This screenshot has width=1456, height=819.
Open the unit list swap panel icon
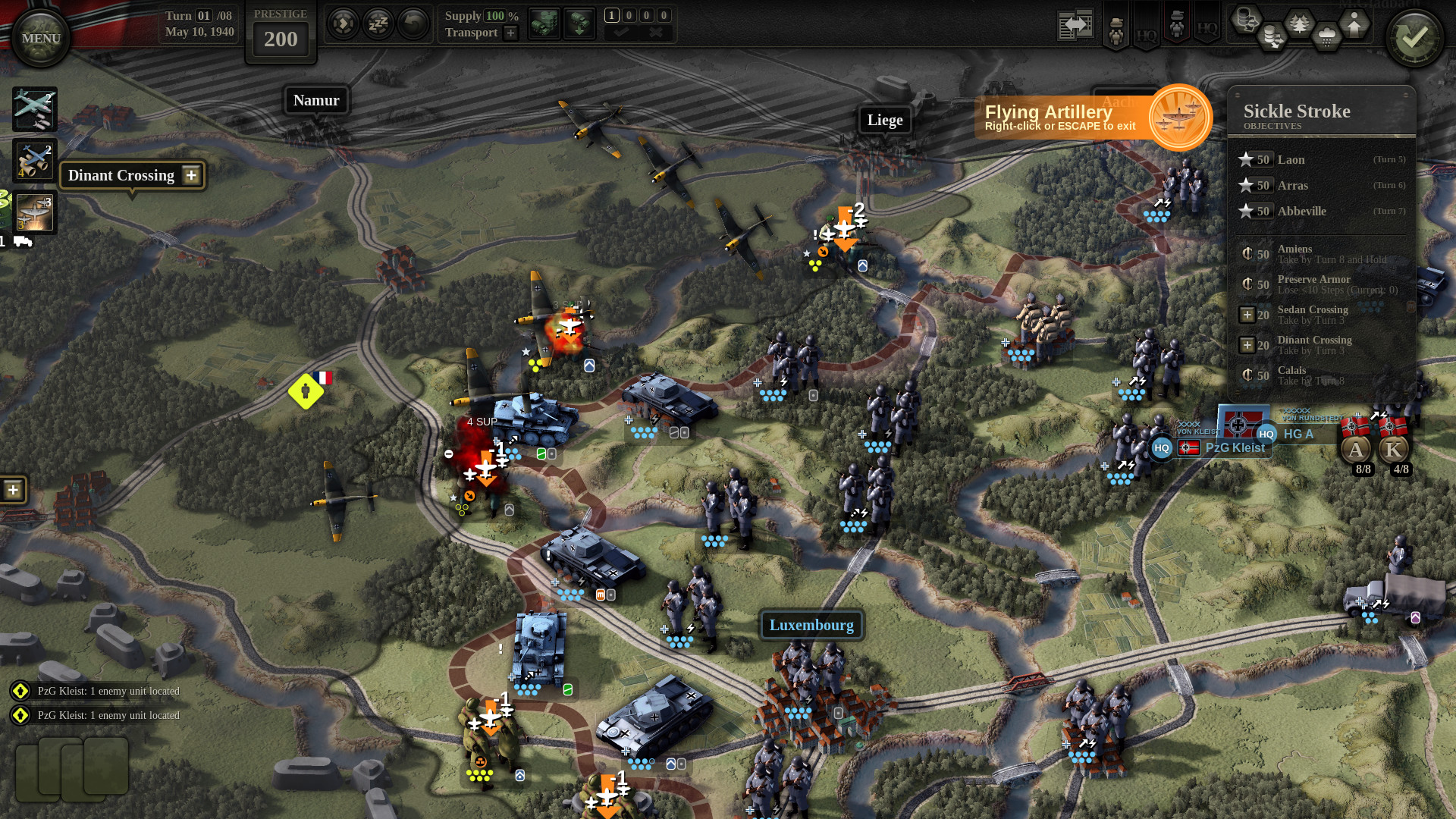coord(1076,24)
